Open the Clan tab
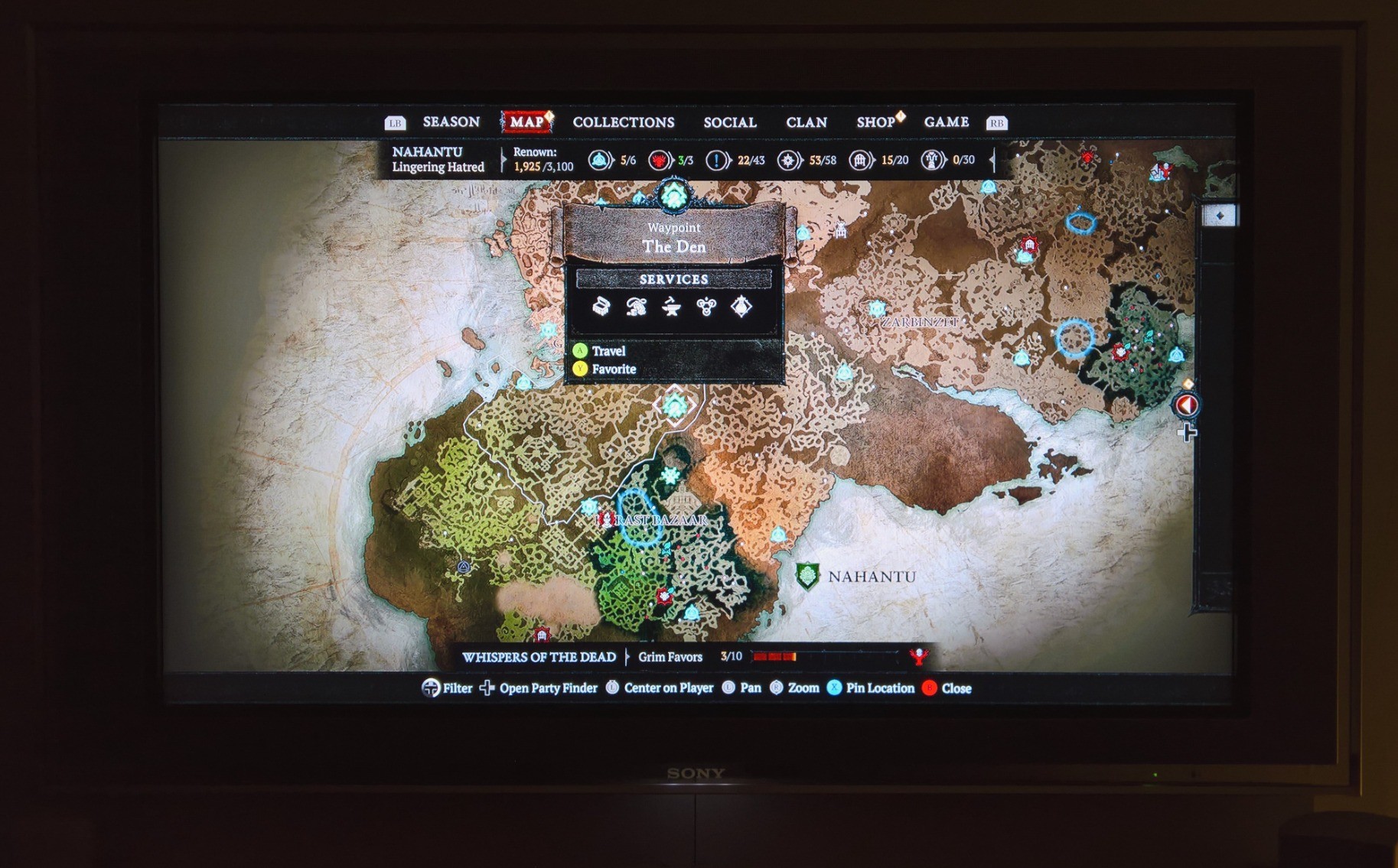The width and height of the screenshot is (1398, 868). tap(807, 122)
